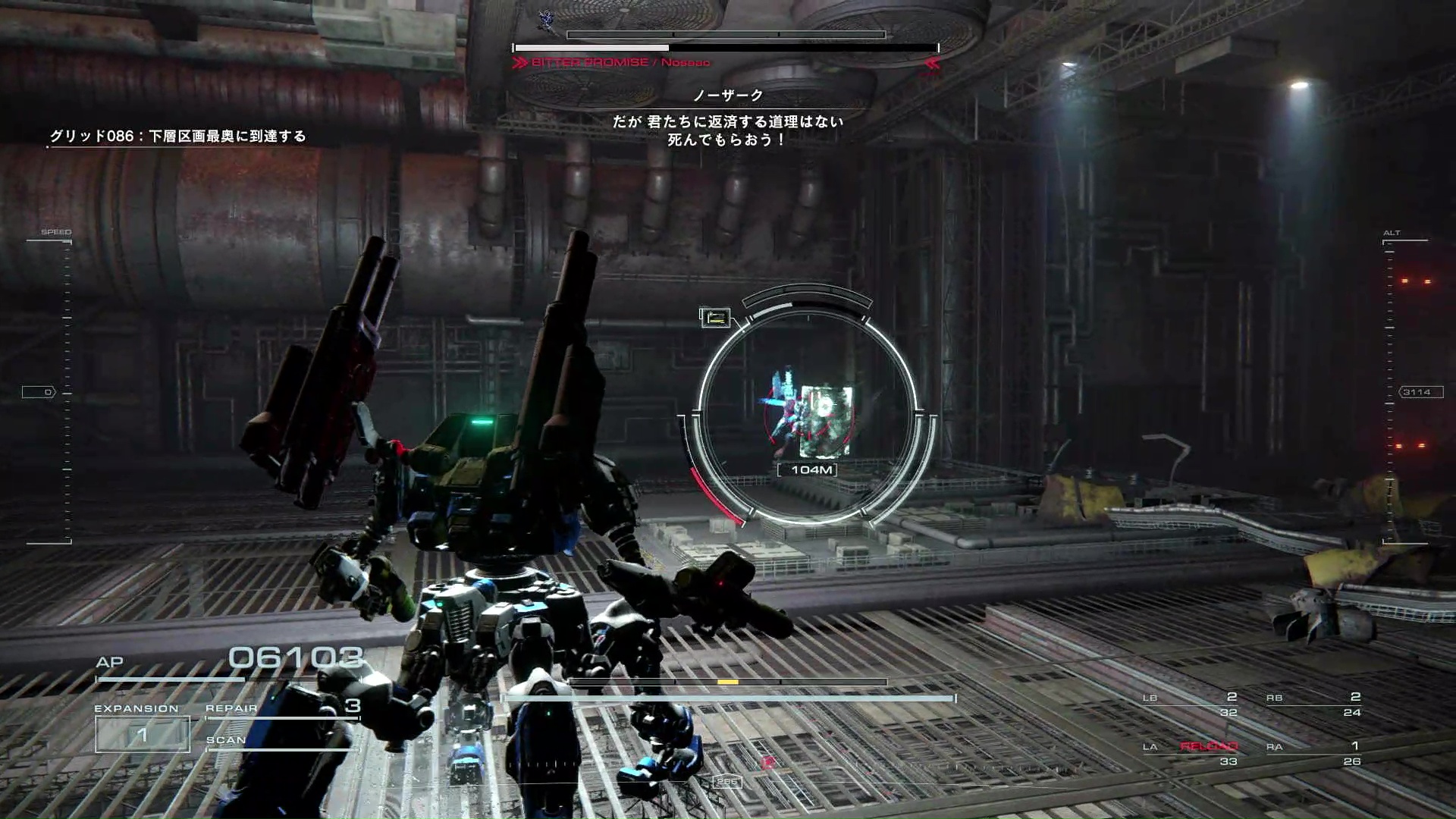Click the small tag icon beside the lock-on reticle

[715, 318]
